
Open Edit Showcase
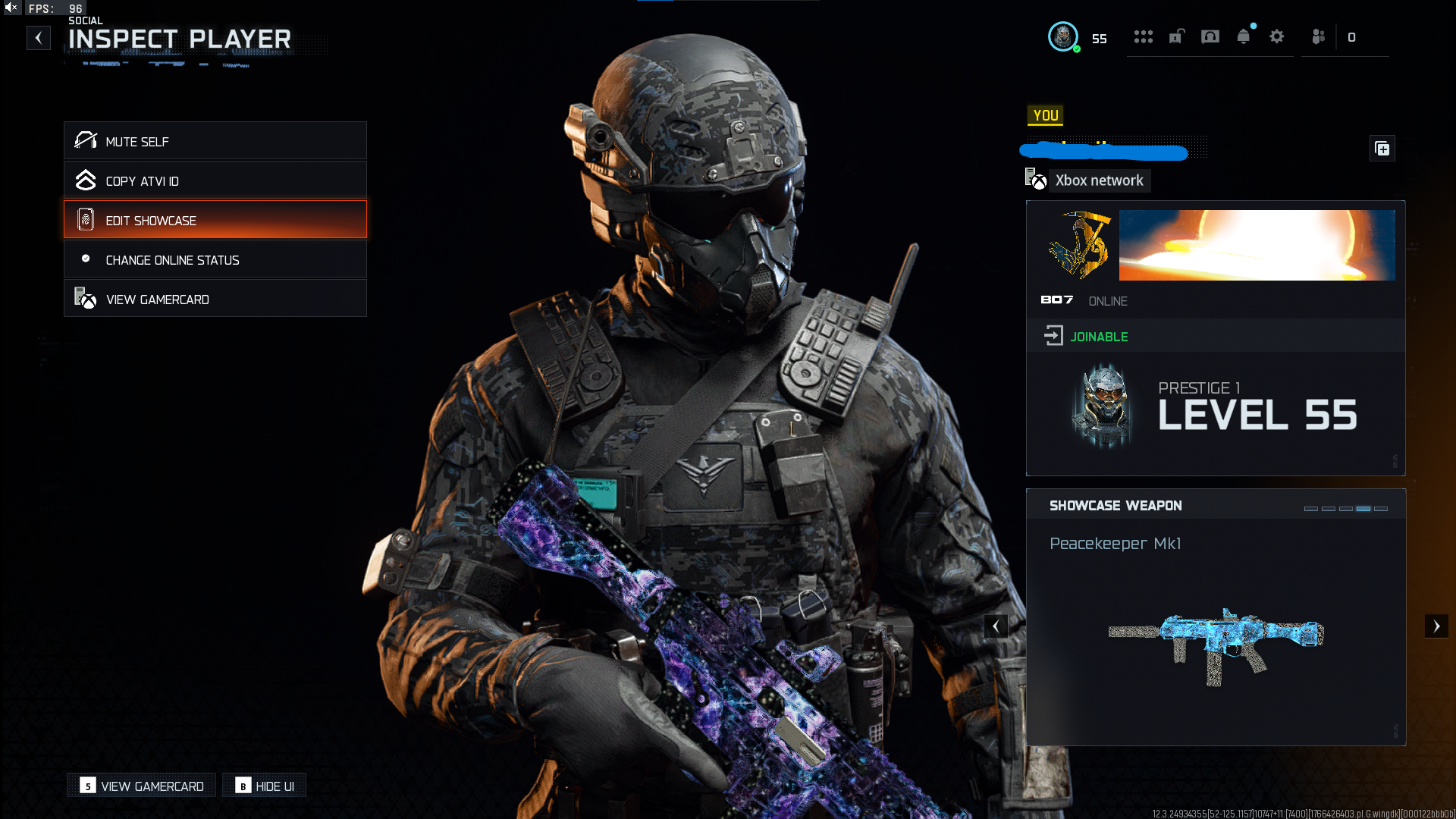pos(215,220)
